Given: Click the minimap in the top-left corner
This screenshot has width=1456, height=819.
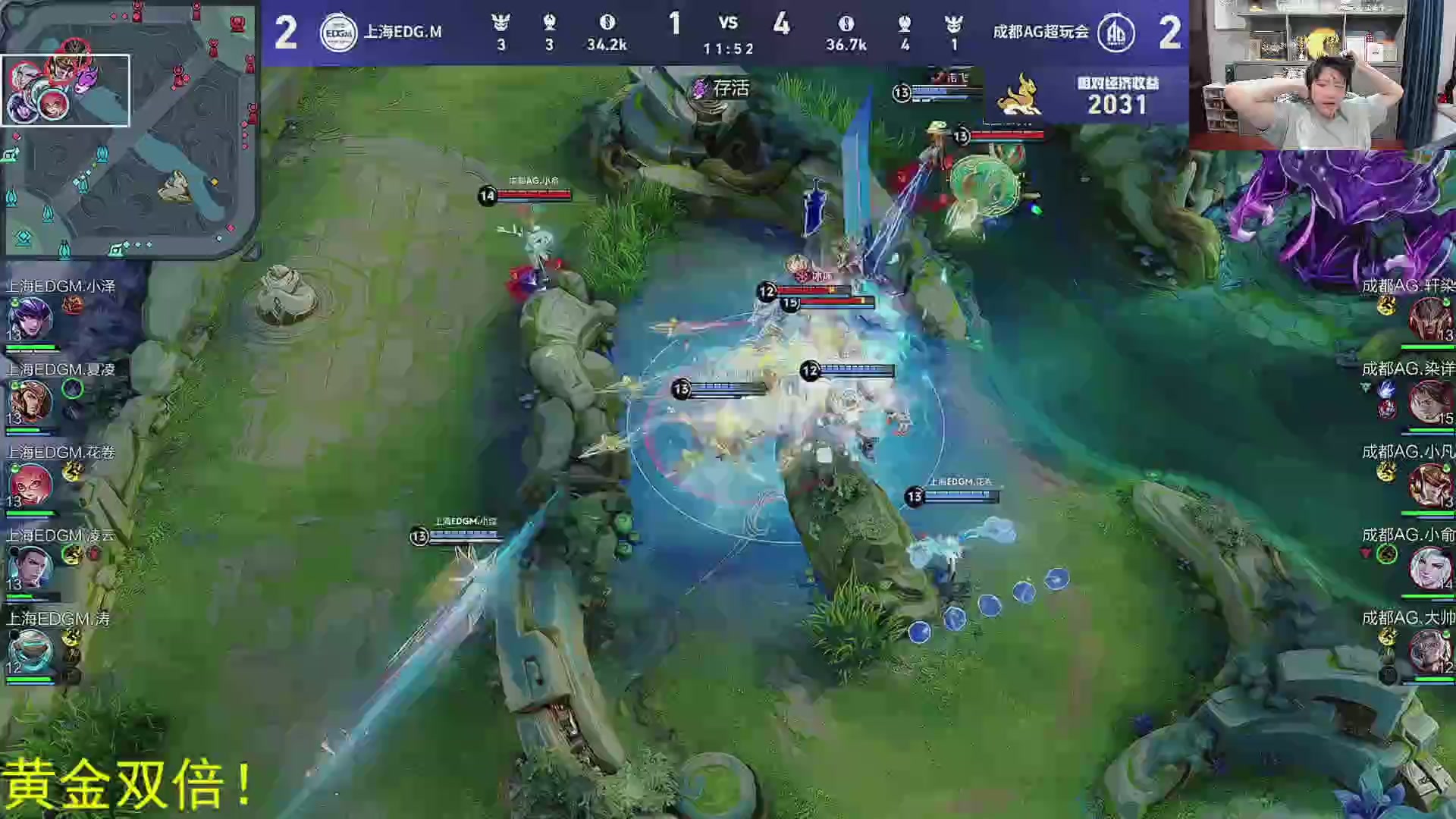Looking at the screenshot, I should (129, 129).
